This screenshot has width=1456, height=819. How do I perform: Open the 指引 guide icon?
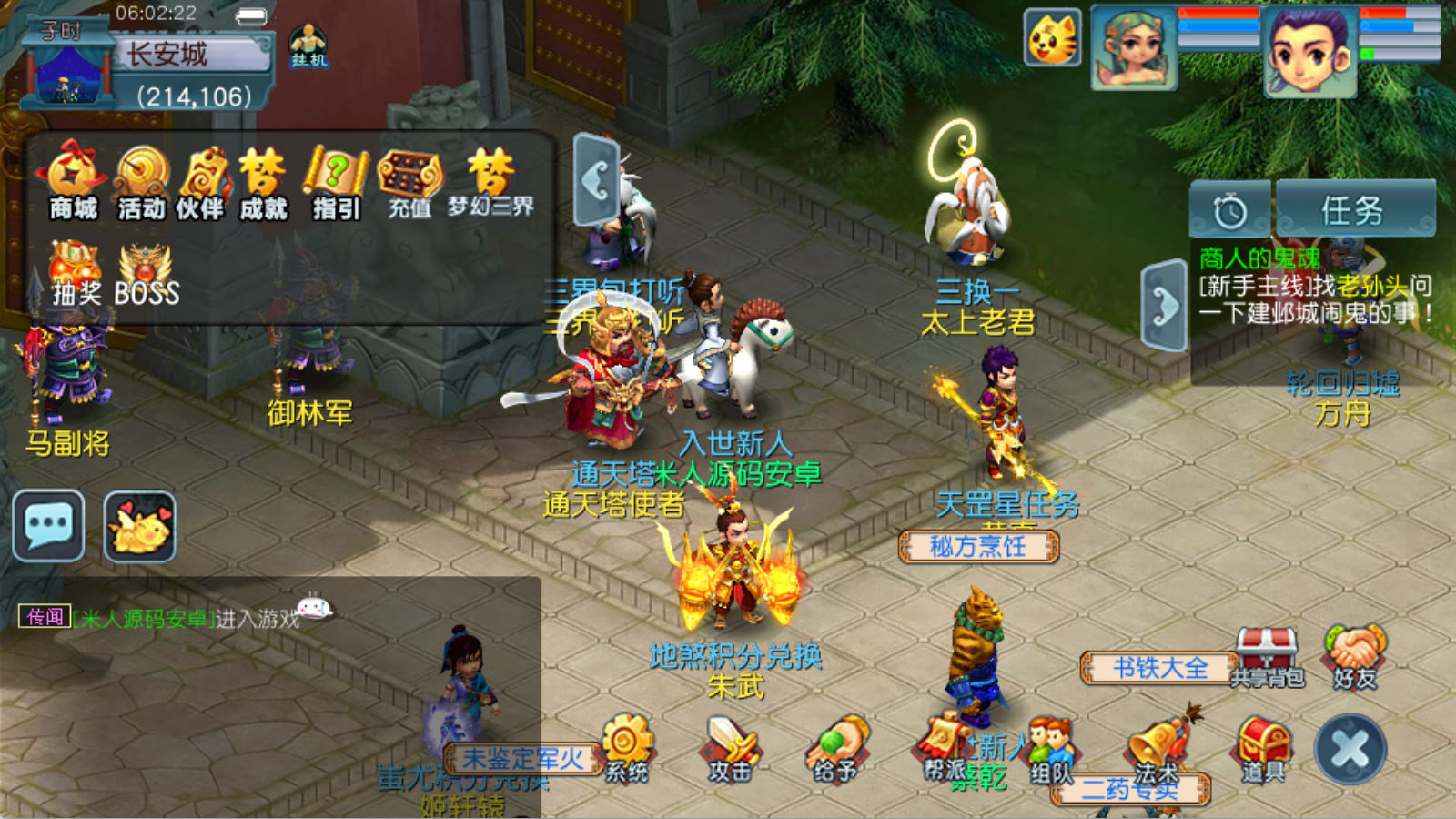coord(336,182)
